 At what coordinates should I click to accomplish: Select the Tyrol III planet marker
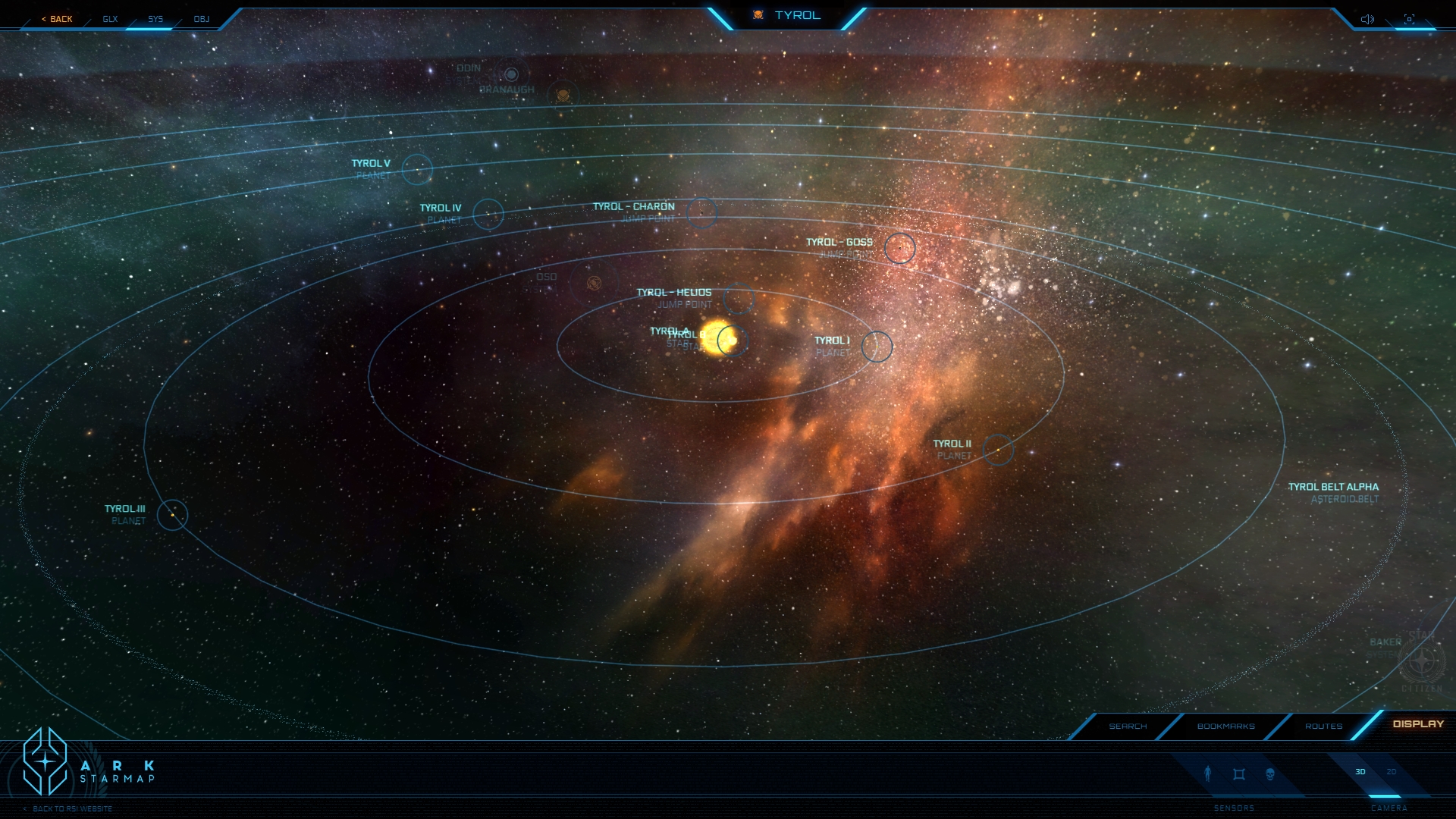(x=172, y=515)
